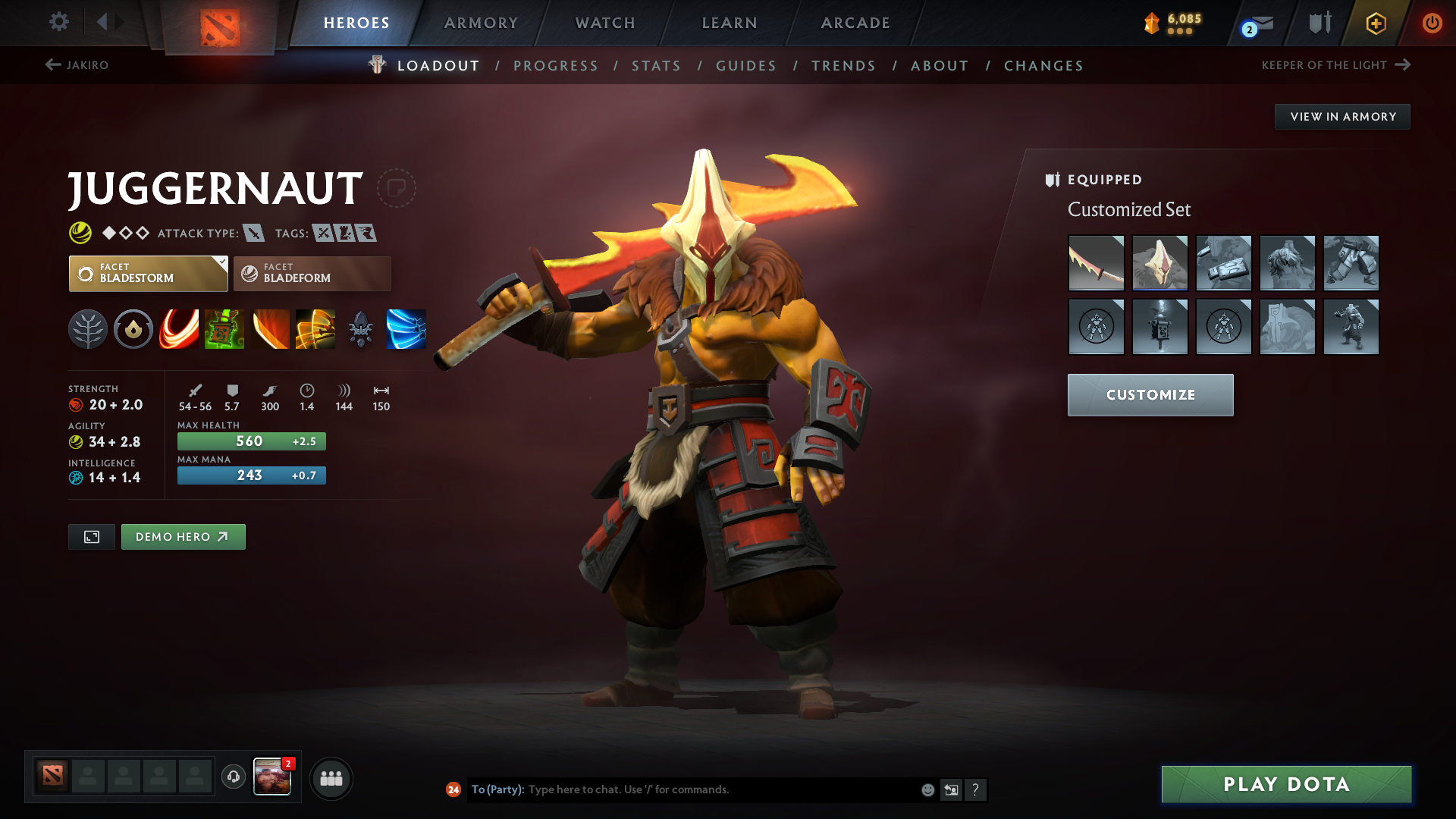The image size is (1456, 819).
Task: Click the Swiftslash ability icon
Action: pyautogui.click(x=406, y=328)
